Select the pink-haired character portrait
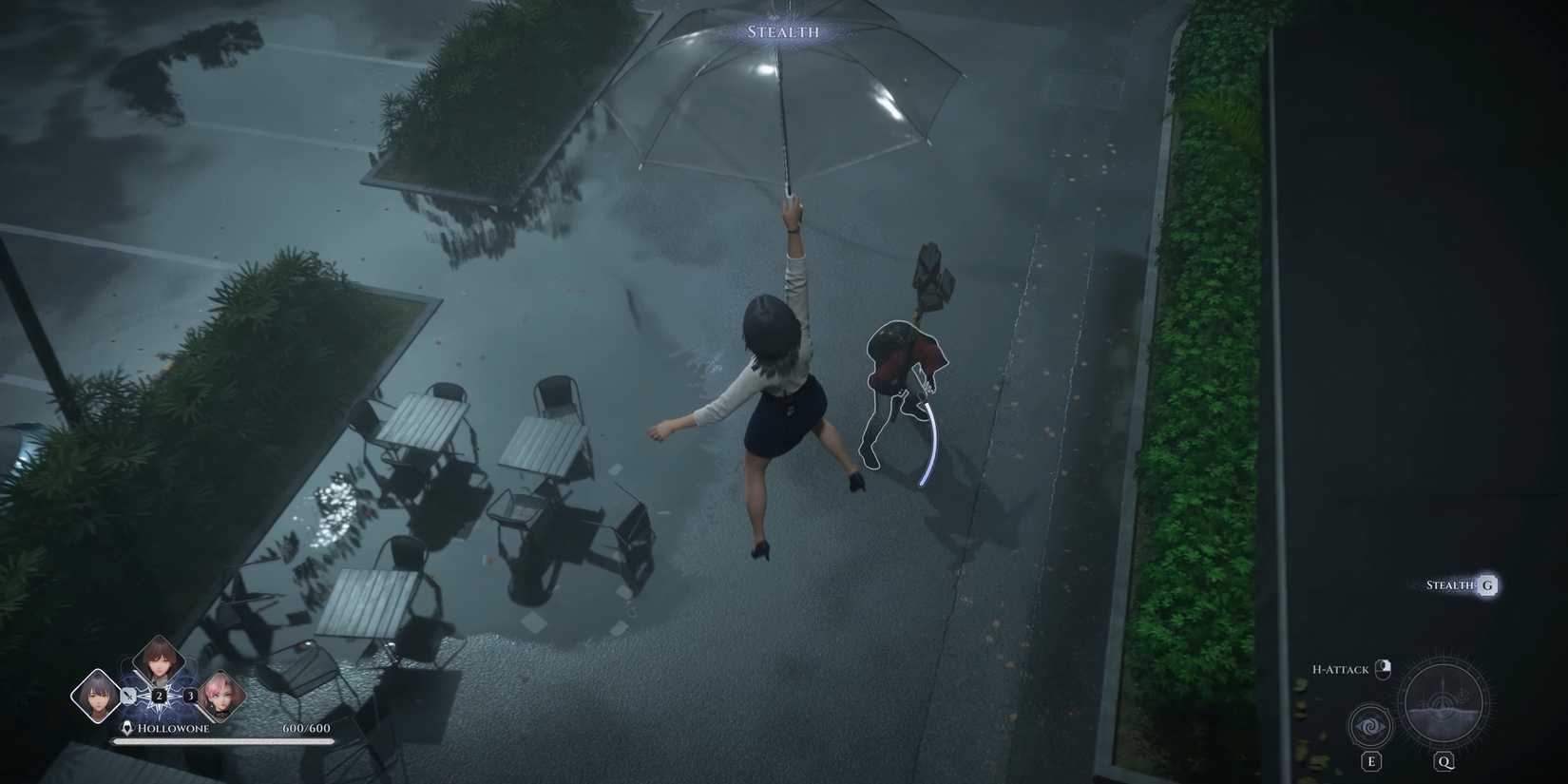1568x784 pixels. [221, 695]
